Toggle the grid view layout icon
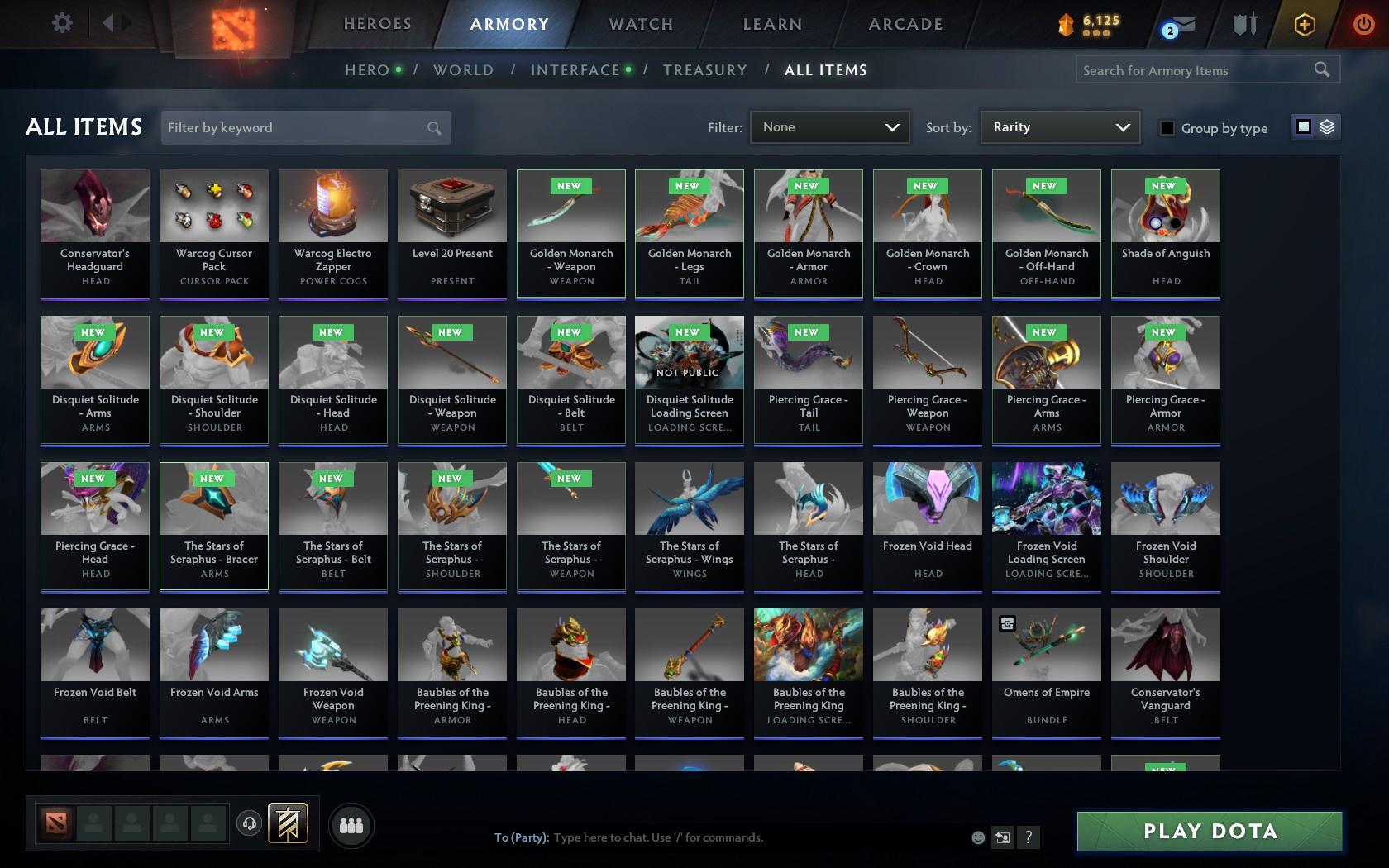The image size is (1389, 868). [1303, 128]
